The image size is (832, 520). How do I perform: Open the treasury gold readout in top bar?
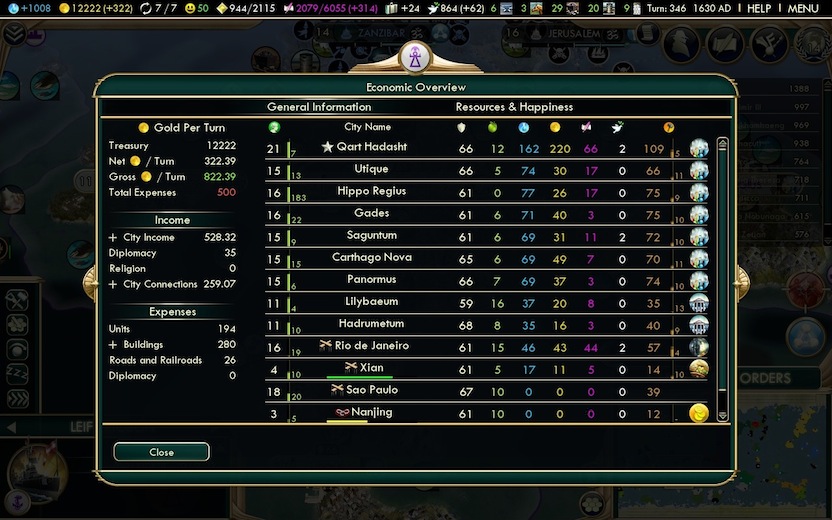90,8
